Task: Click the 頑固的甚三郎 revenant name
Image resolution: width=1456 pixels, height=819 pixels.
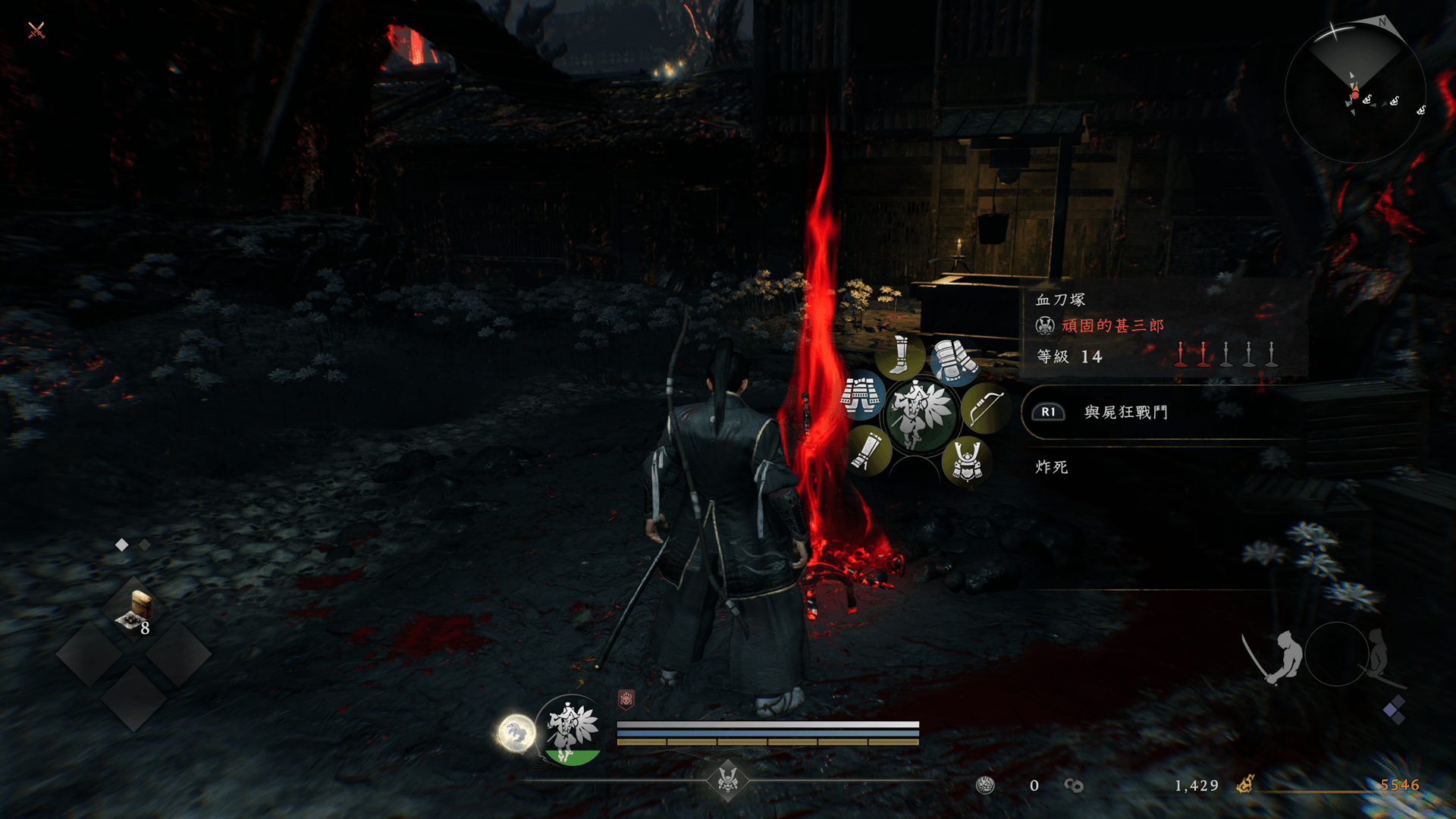Action: point(1112,326)
